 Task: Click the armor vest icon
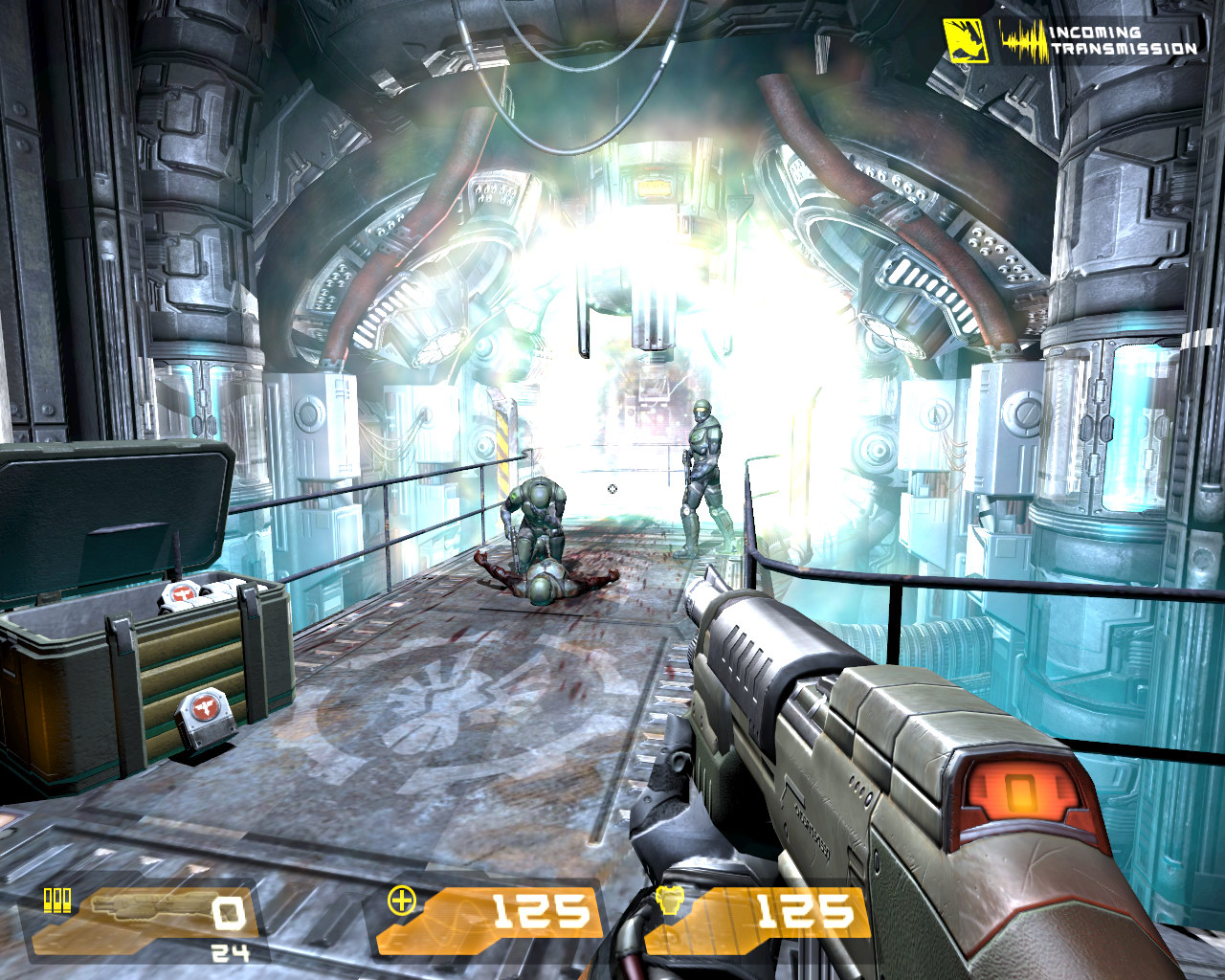[x=669, y=902]
